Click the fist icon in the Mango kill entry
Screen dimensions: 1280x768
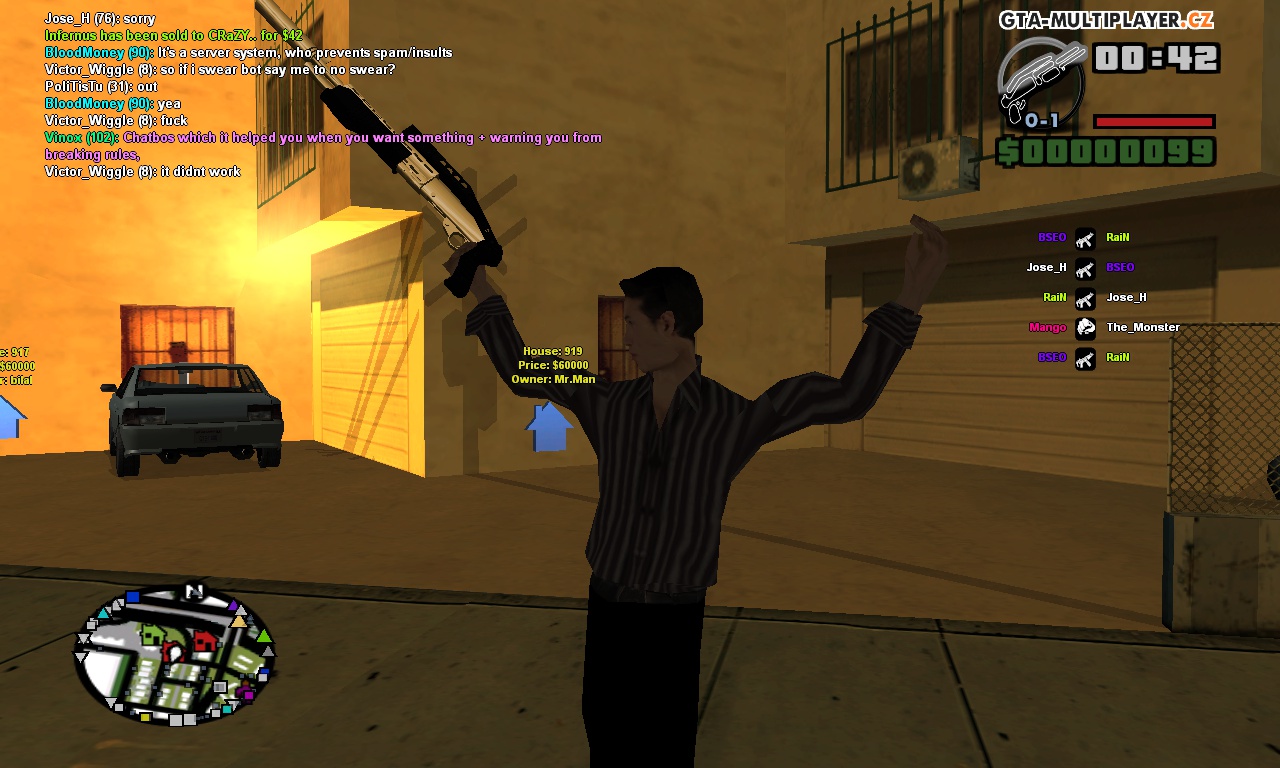(1085, 328)
